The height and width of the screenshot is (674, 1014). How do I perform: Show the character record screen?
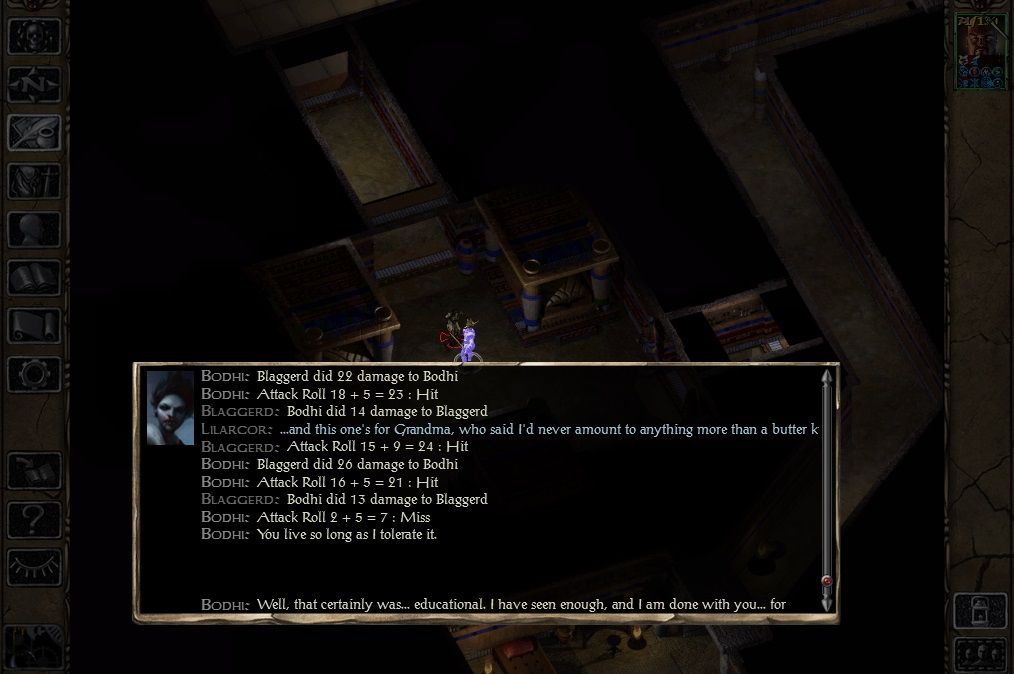pyautogui.click(x=34, y=229)
